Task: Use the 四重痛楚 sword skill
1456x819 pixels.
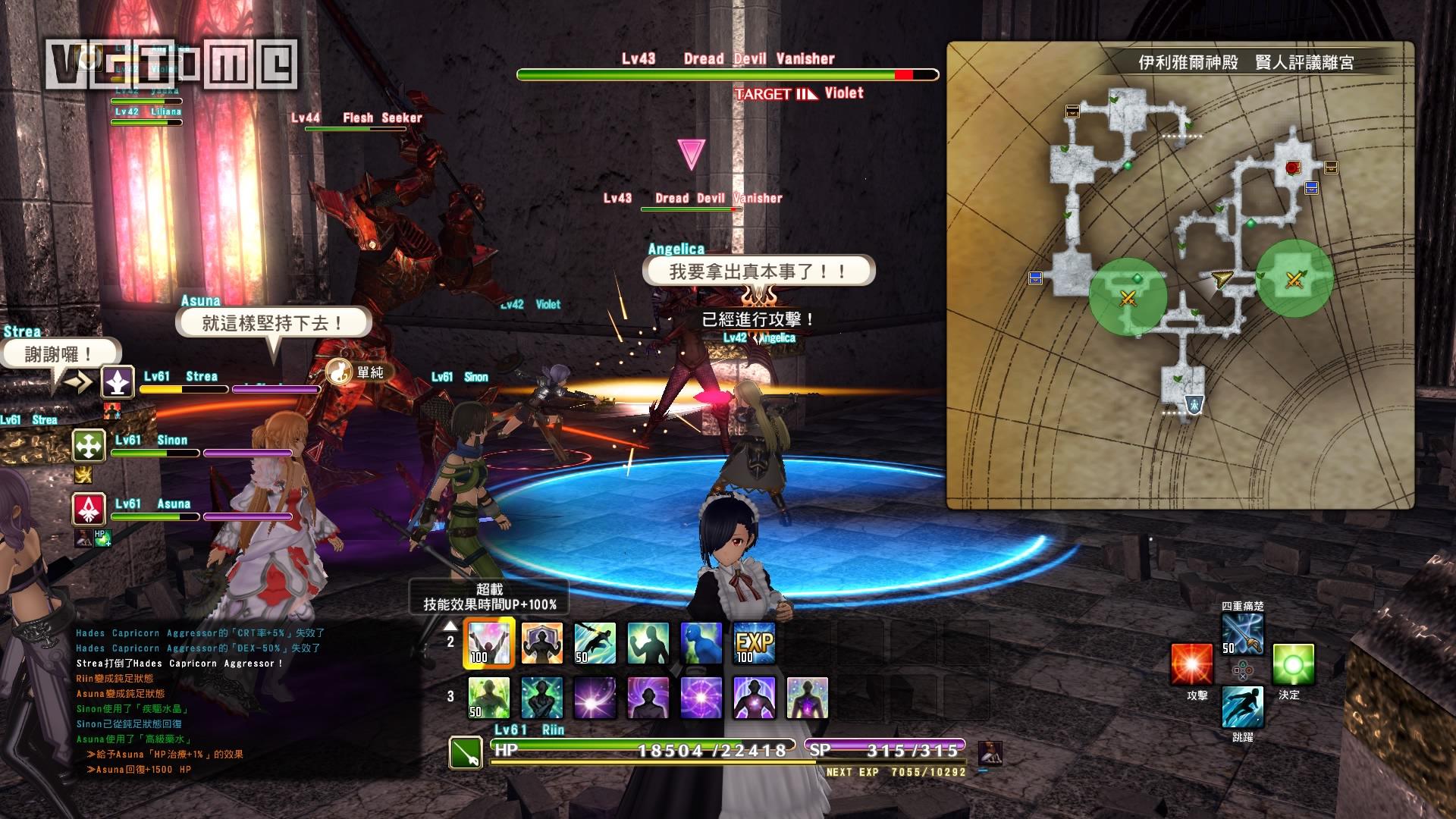Action: pos(1242,634)
